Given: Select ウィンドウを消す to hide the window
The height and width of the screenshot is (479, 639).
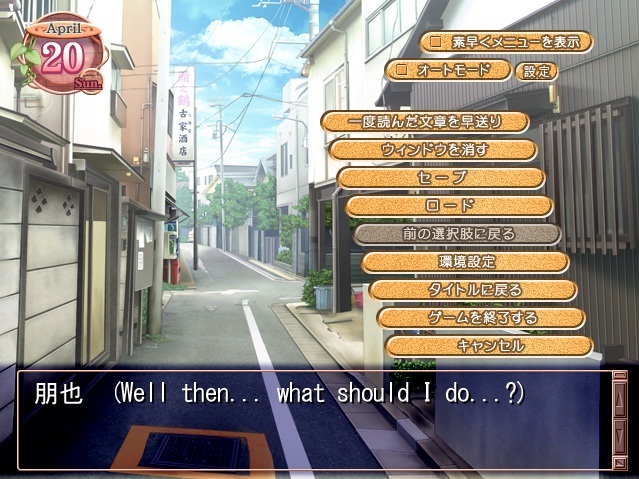Looking at the screenshot, I should click(433, 150).
